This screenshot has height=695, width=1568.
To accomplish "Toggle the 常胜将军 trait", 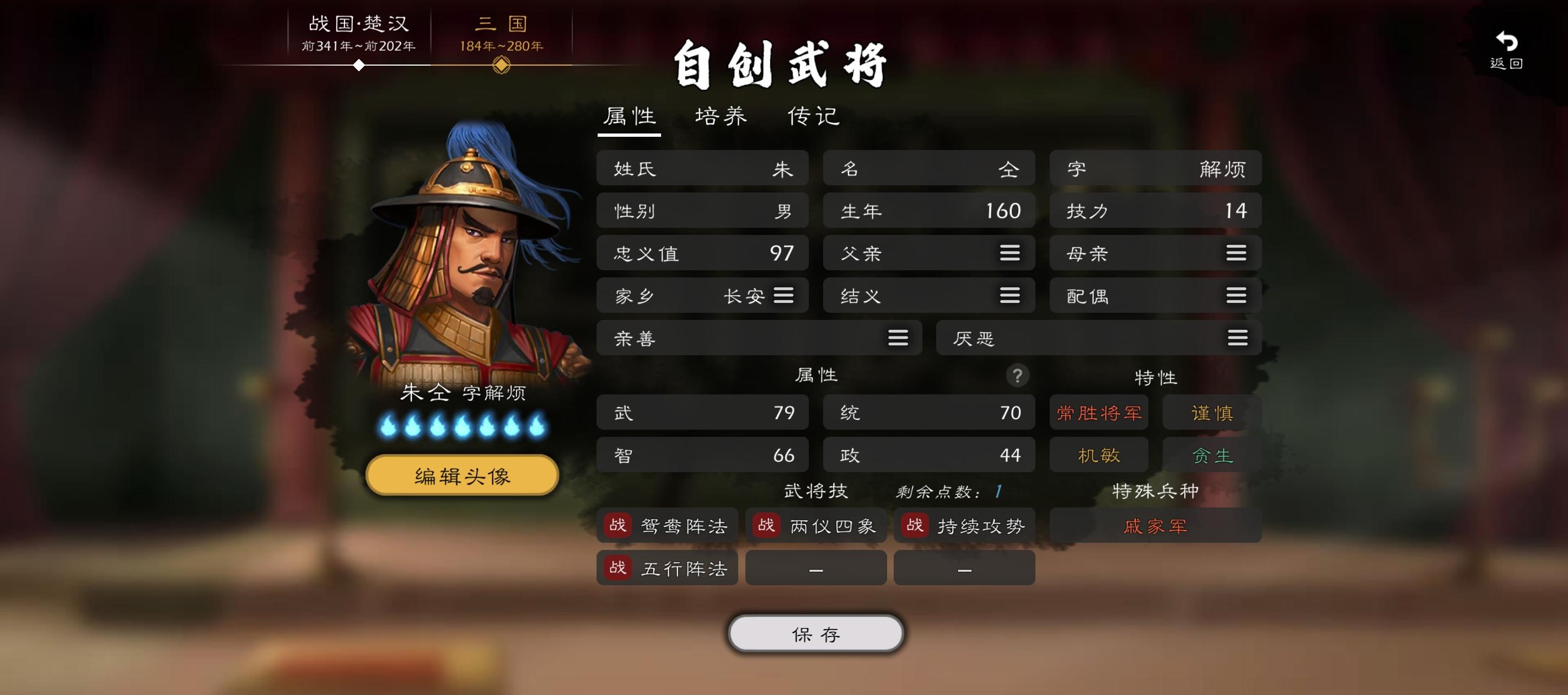I will point(1098,413).
